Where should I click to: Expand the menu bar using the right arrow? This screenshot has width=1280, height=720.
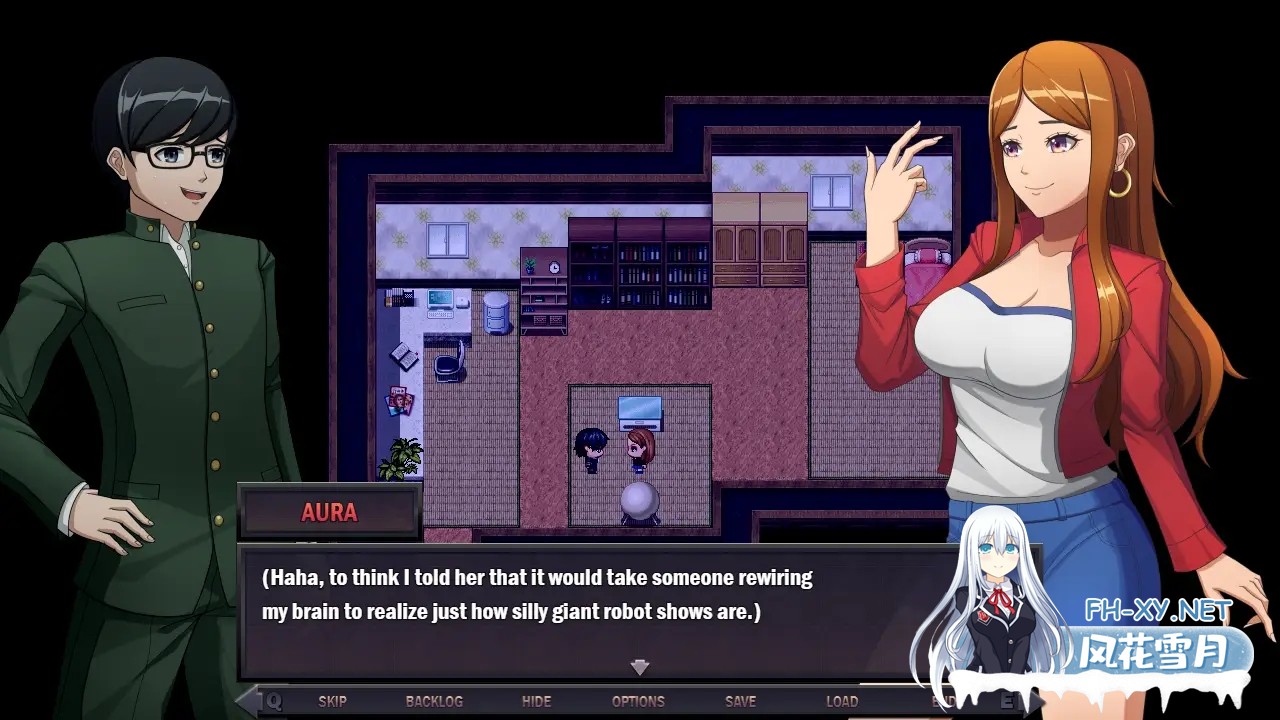1036,701
